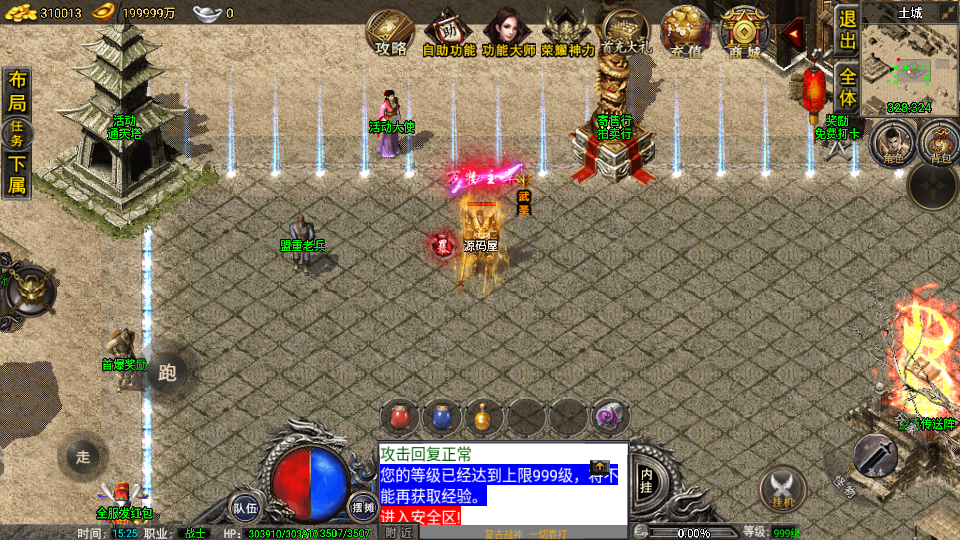Open the 摆摊 stall button

coord(362,507)
